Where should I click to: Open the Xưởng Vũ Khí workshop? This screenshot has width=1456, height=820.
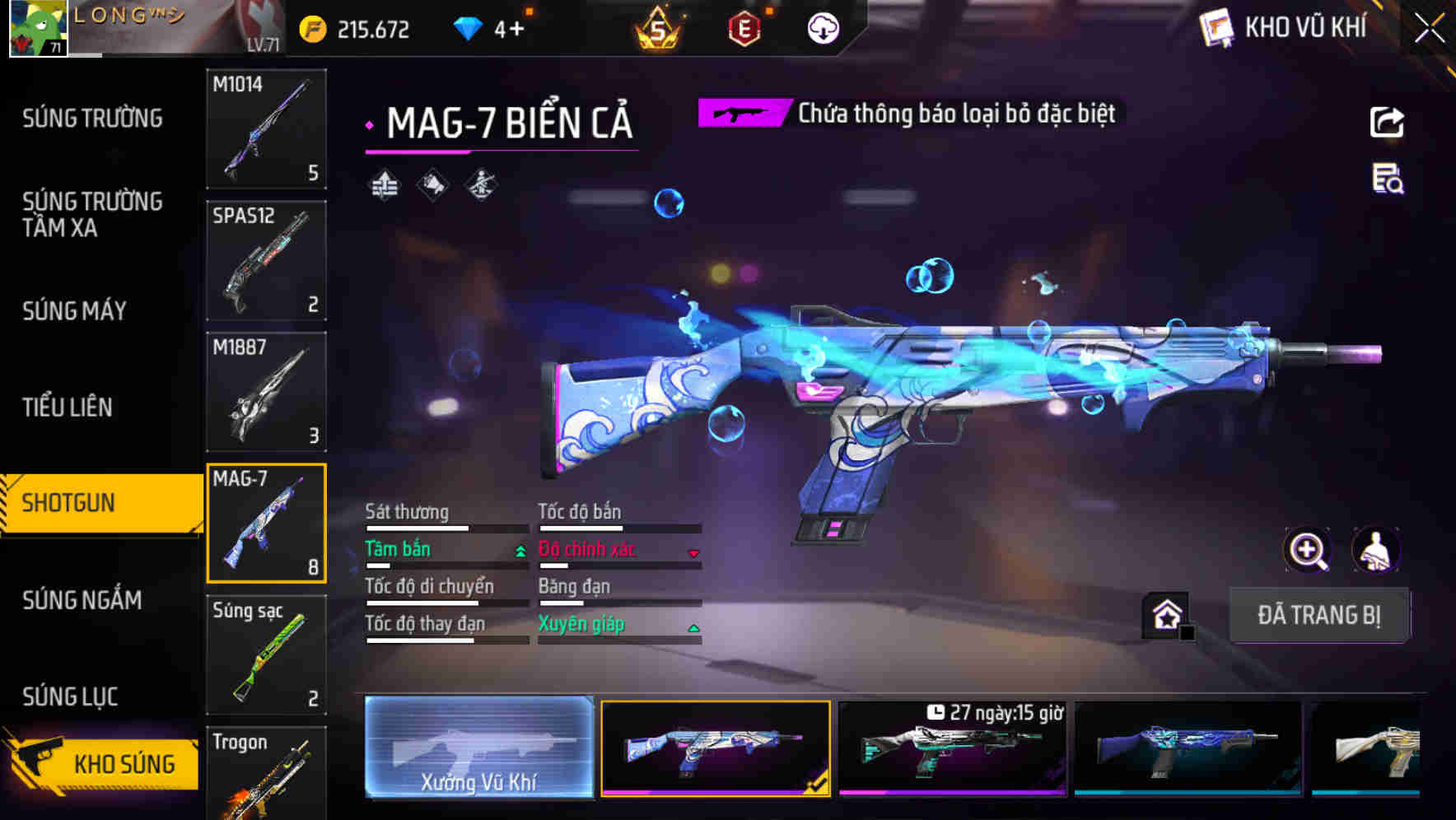point(478,748)
